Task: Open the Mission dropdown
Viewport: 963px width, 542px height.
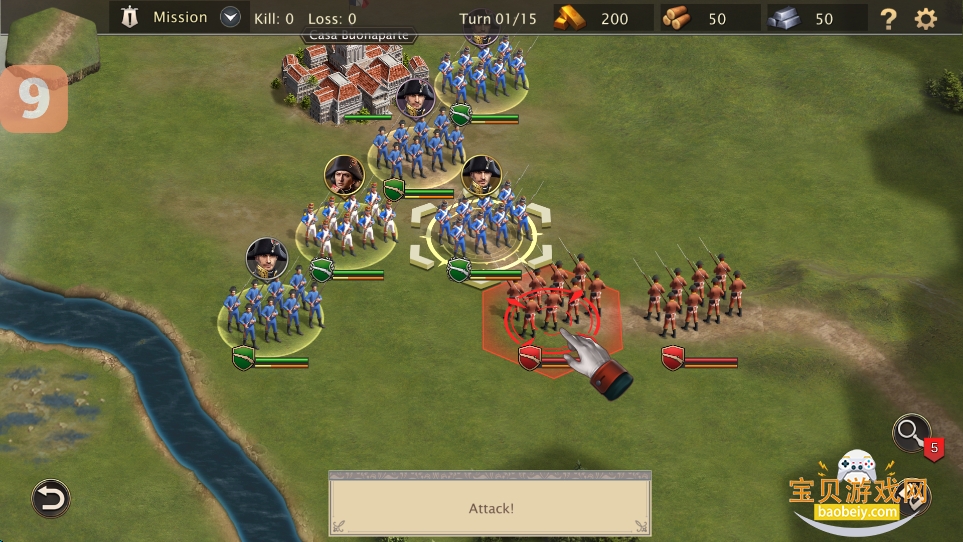Action: (x=231, y=17)
